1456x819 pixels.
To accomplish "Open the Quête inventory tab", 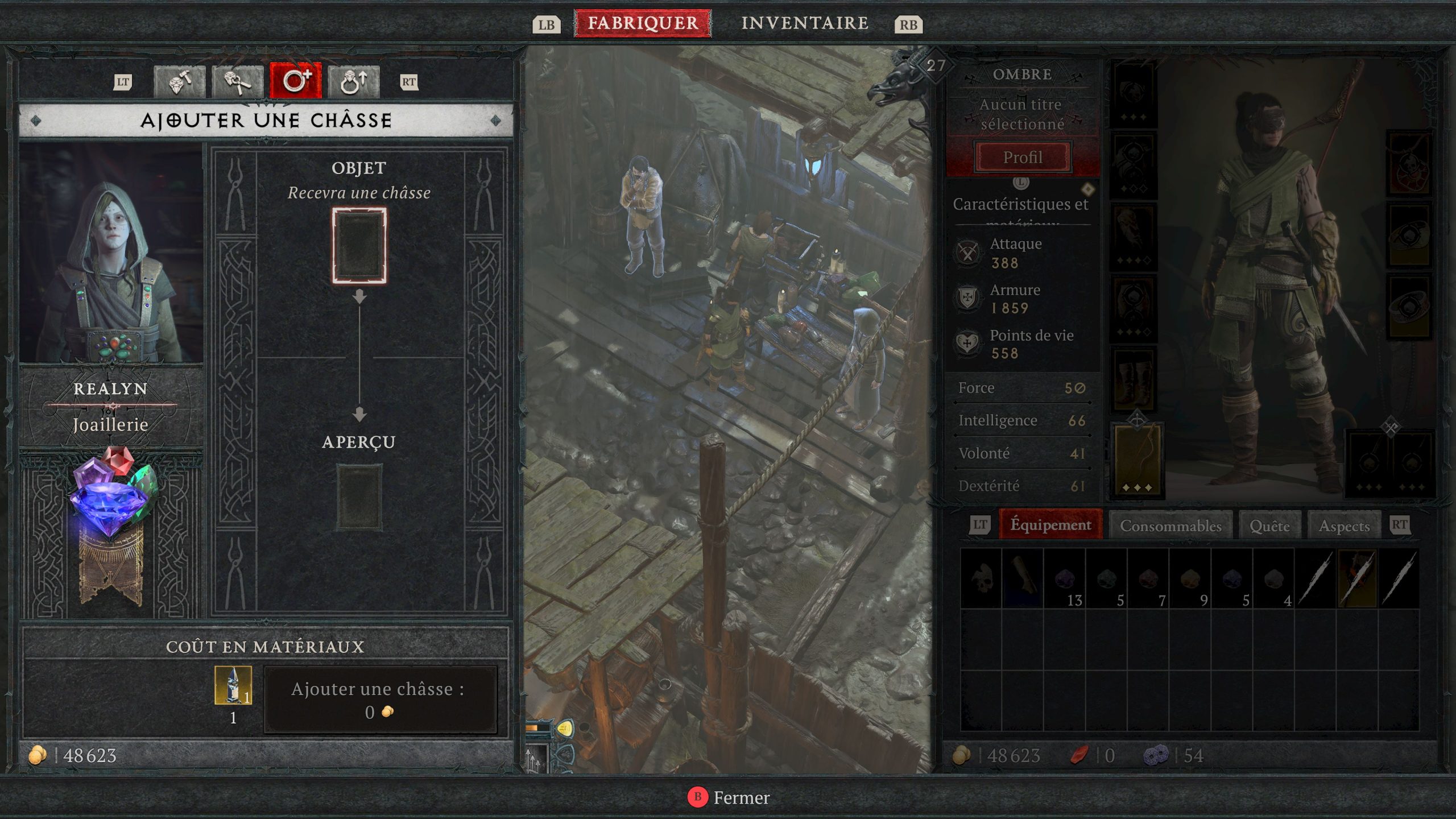I will click(x=1269, y=526).
